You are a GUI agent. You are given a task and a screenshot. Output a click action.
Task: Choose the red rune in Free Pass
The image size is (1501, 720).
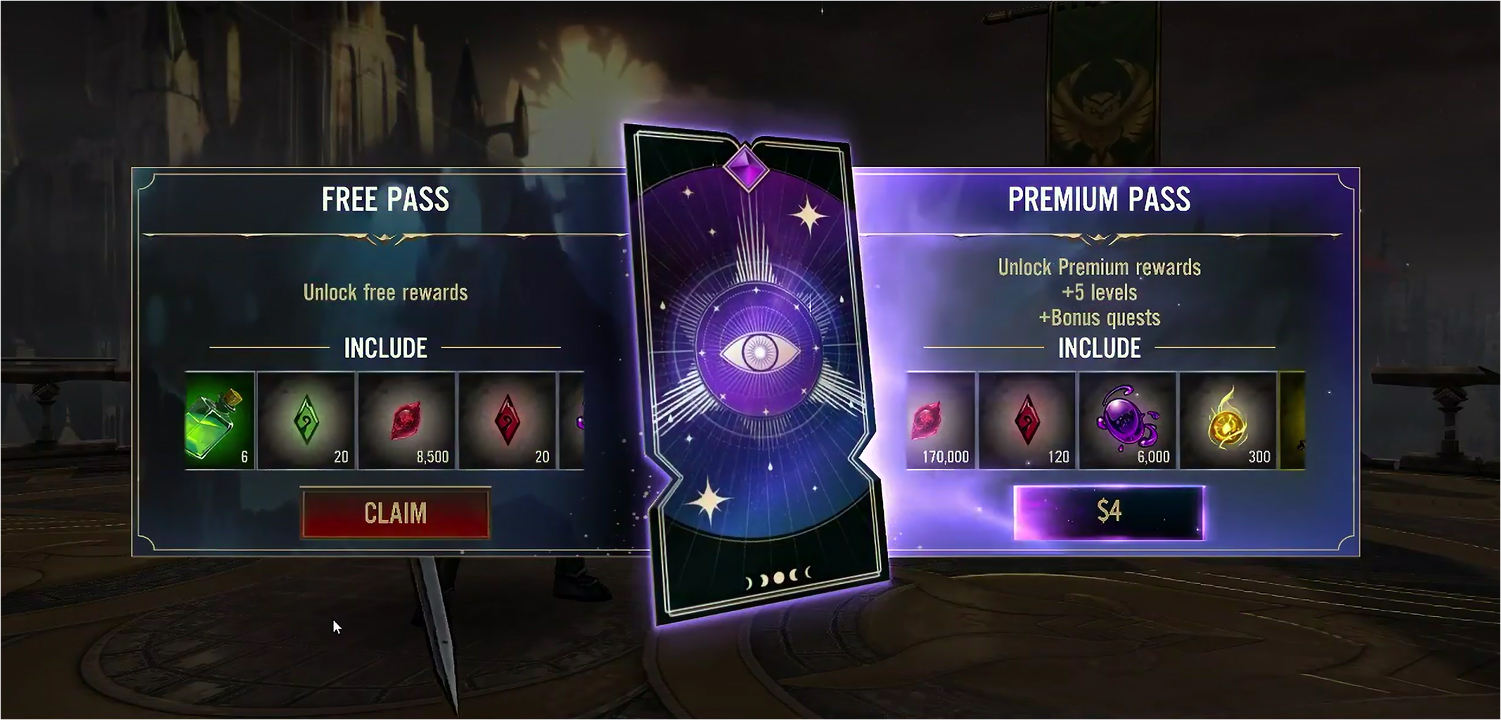point(507,421)
